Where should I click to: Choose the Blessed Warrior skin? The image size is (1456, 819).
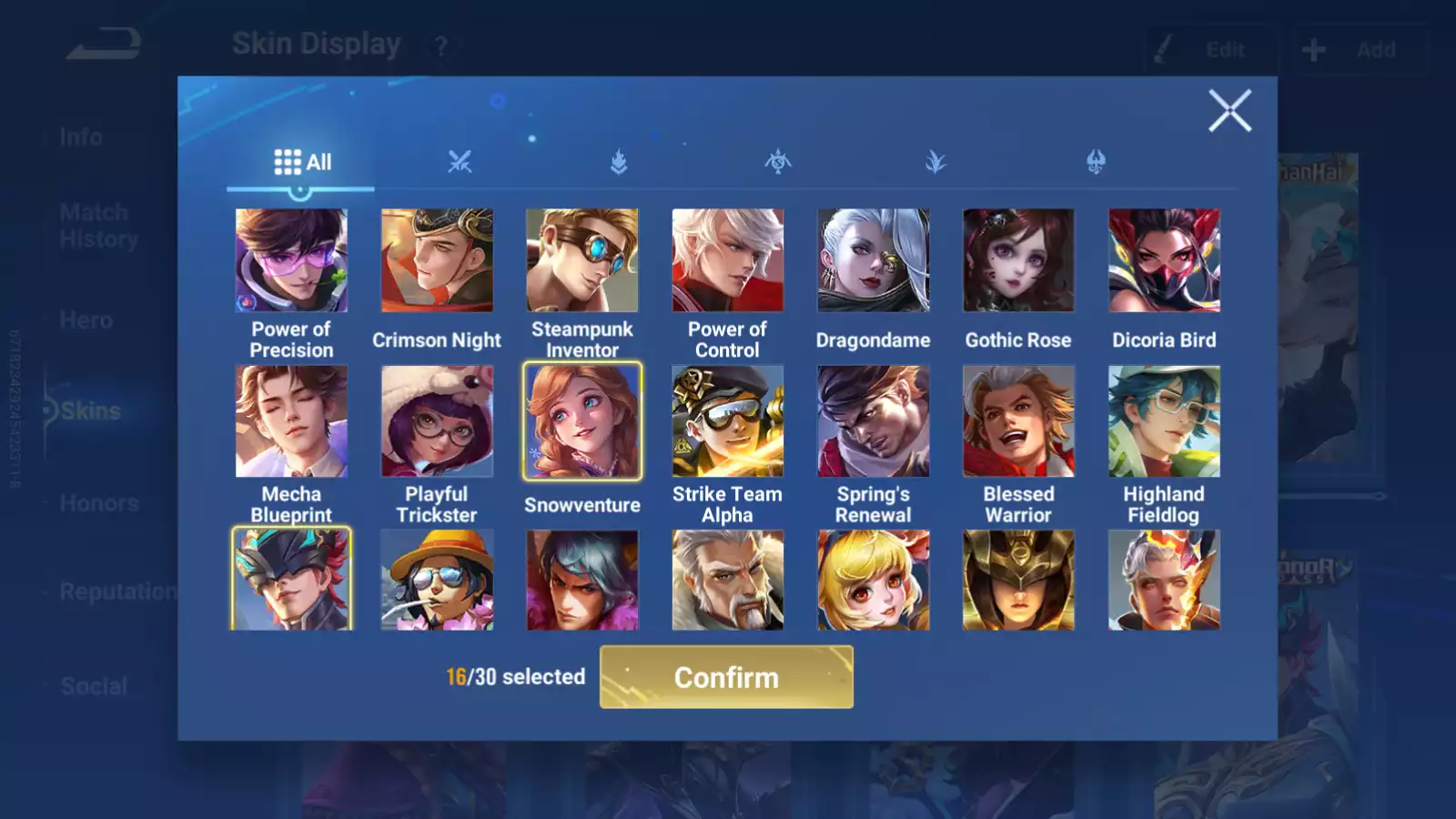(x=1018, y=421)
